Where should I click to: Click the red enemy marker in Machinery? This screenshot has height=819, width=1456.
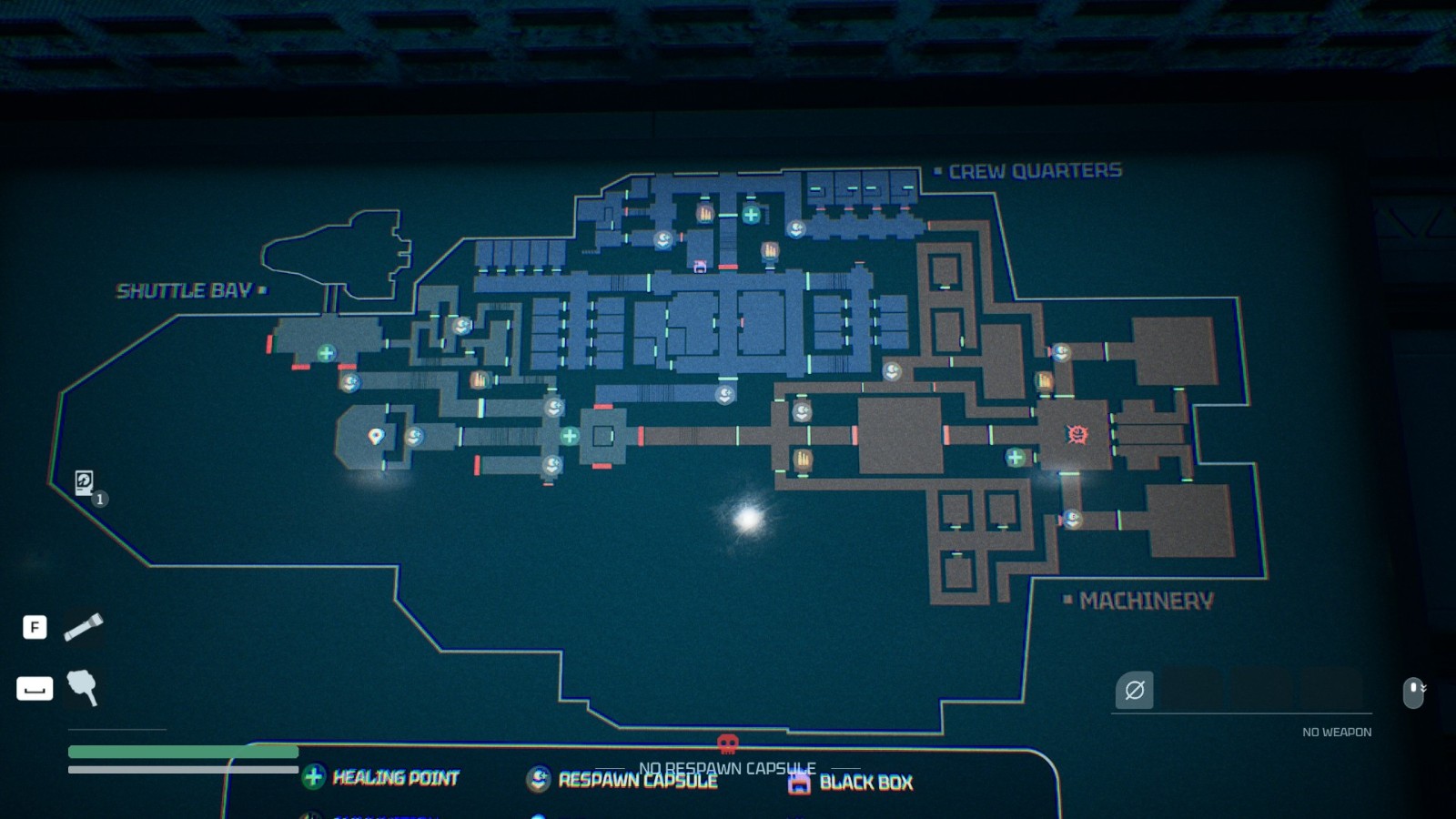1077,434
